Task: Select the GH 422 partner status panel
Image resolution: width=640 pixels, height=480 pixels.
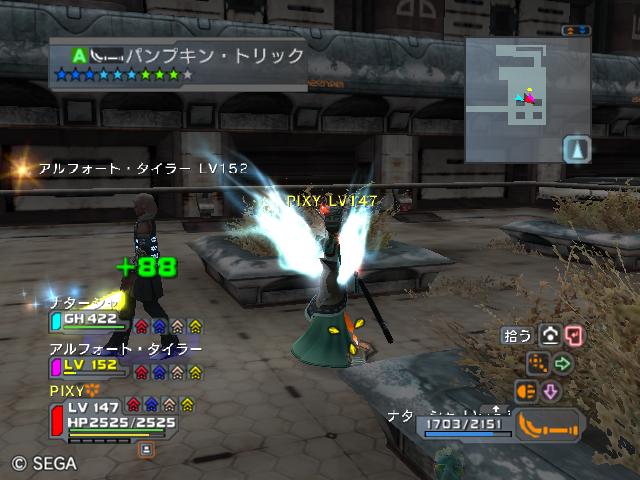Action: coord(90,321)
